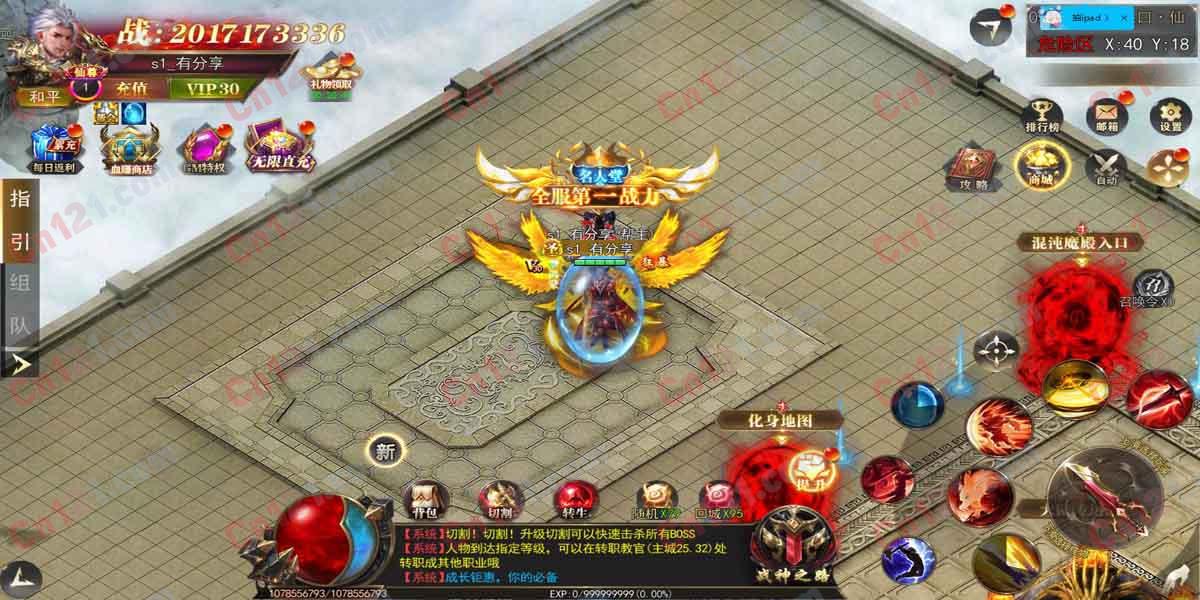
Task: Click the VIP 30 badge
Action: click(204, 88)
